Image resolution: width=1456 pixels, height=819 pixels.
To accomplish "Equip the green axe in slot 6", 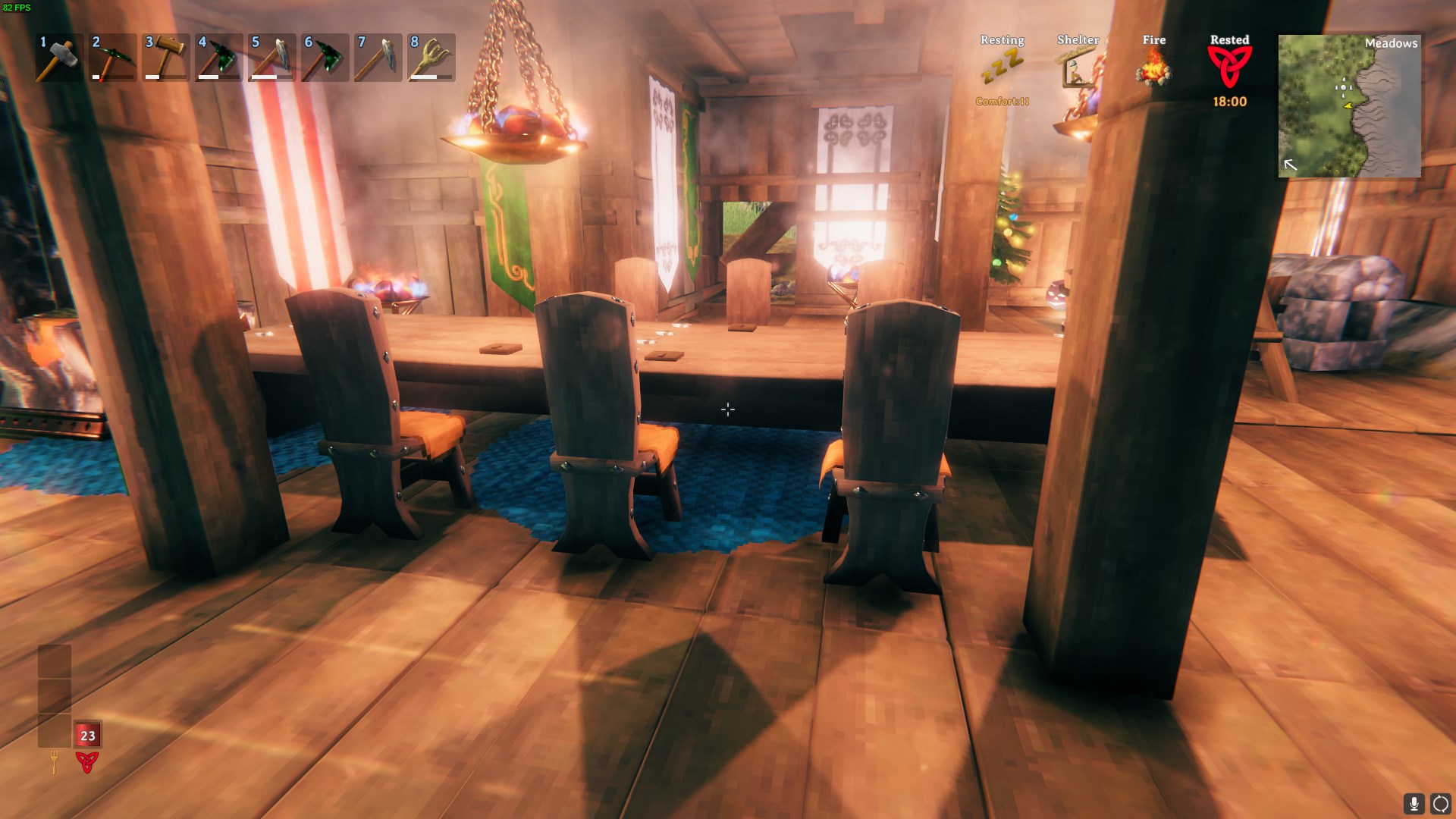I will (x=325, y=58).
